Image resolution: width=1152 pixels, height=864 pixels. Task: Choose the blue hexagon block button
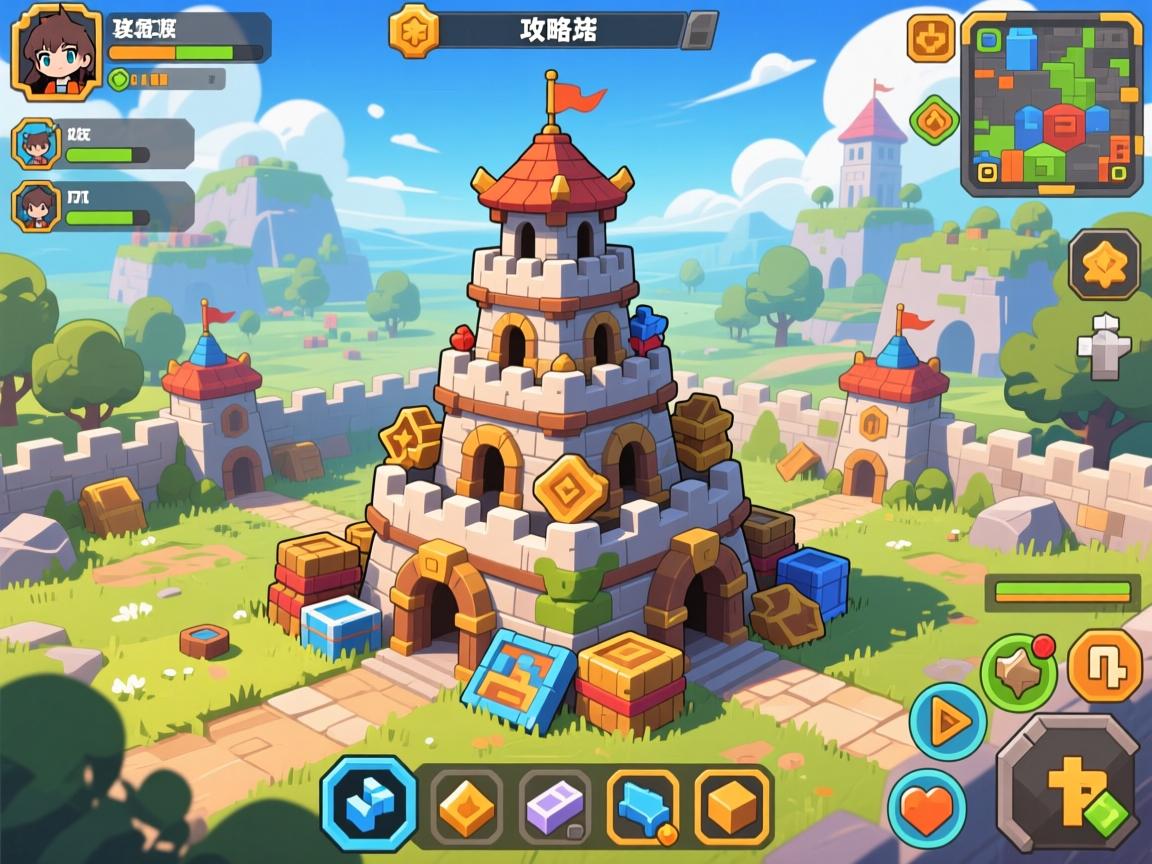[x=368, y=803]
